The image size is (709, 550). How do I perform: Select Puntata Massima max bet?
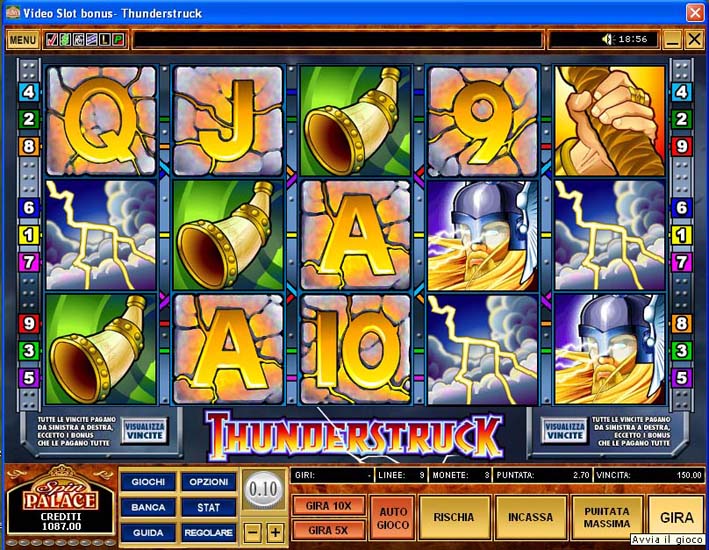[608, 518]
